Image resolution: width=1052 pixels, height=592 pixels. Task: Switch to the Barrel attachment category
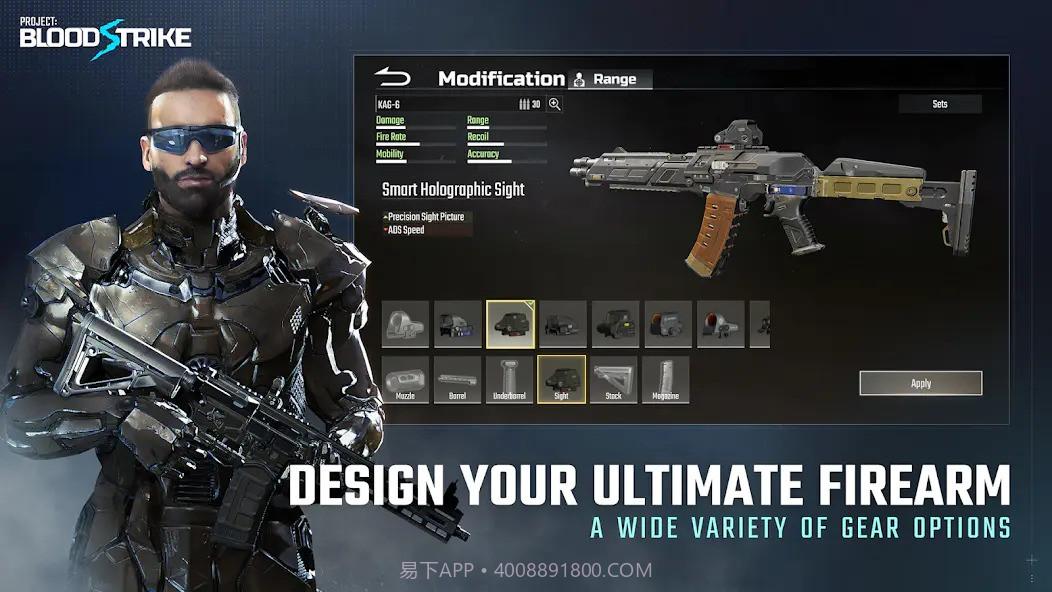(457, 380)
